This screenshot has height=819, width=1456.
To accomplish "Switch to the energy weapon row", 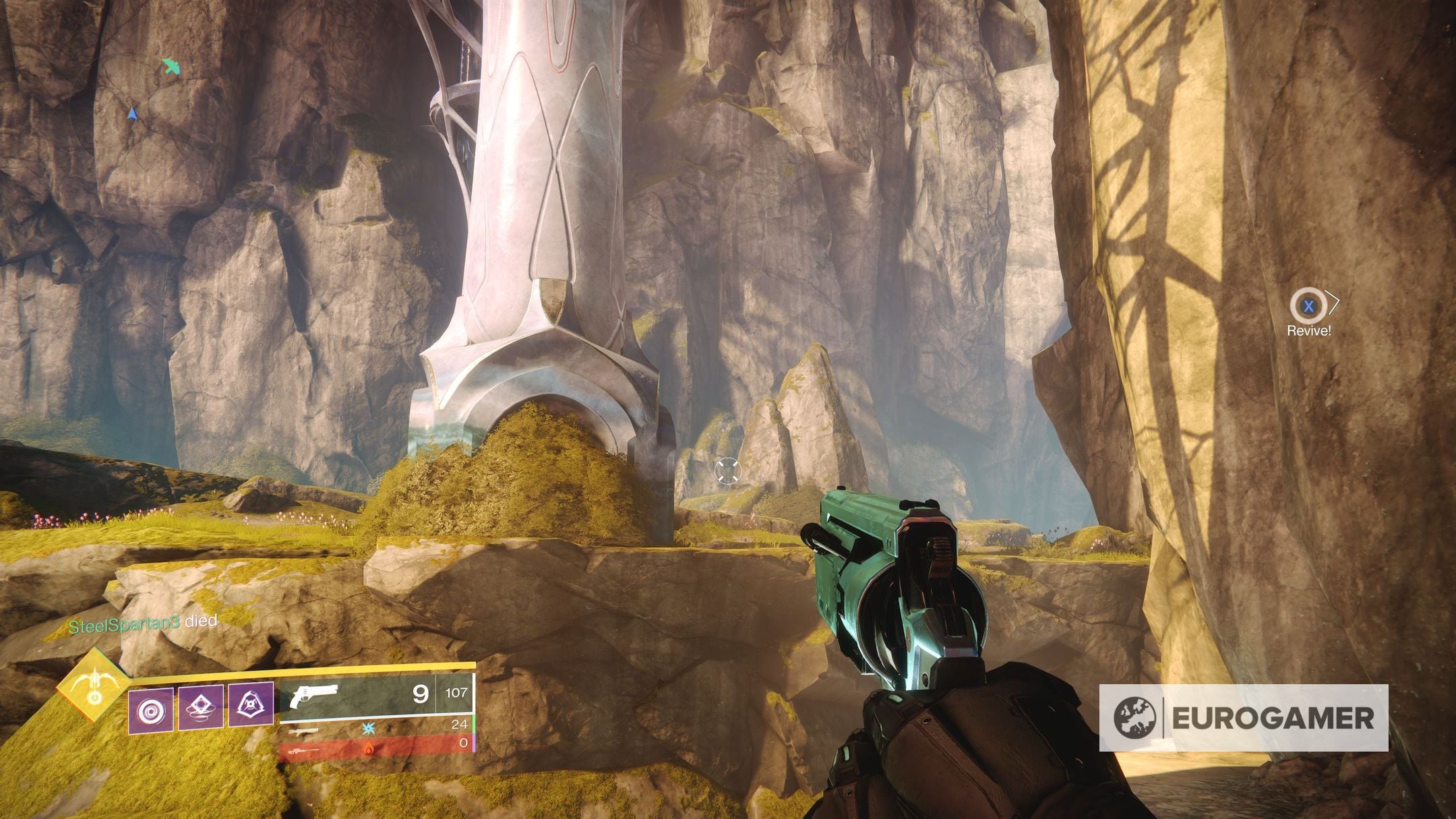I will (375, 727).
